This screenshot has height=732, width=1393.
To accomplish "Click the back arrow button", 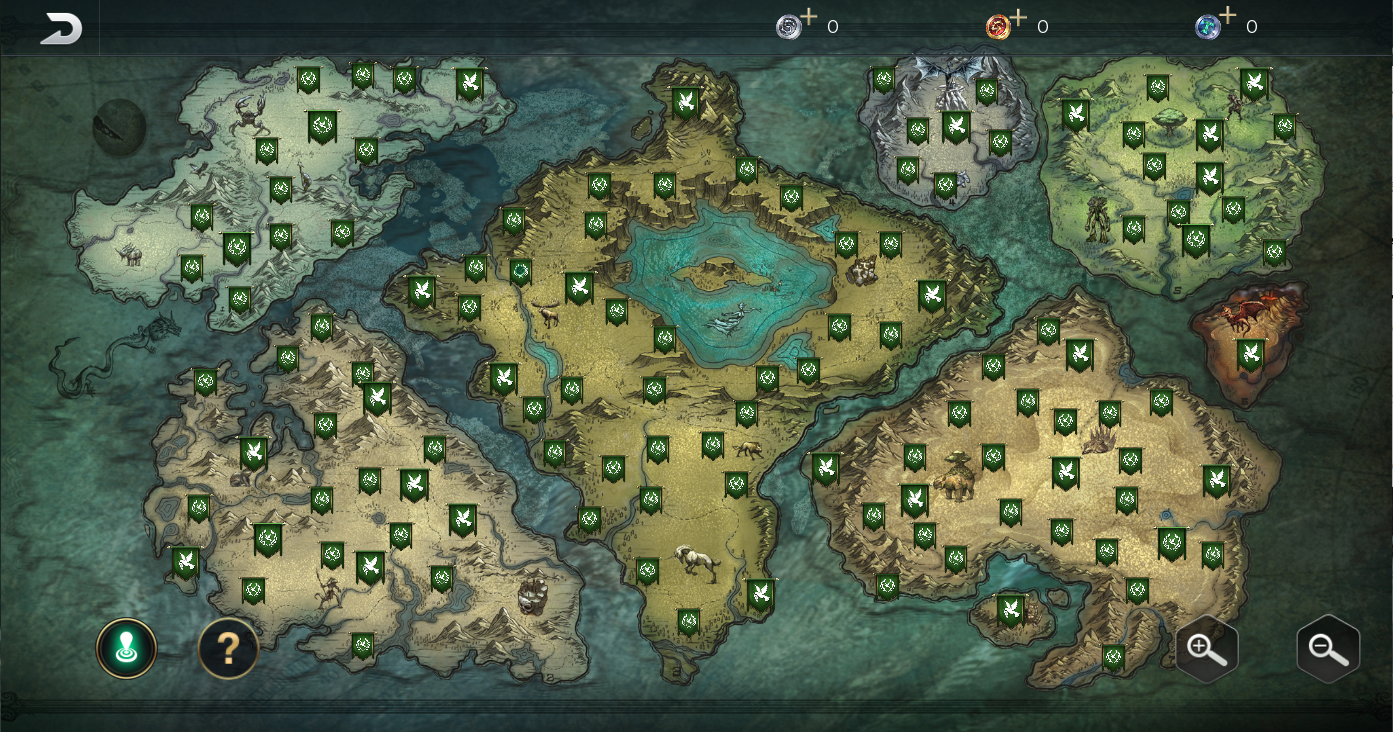I will click(x=60, y=28).
